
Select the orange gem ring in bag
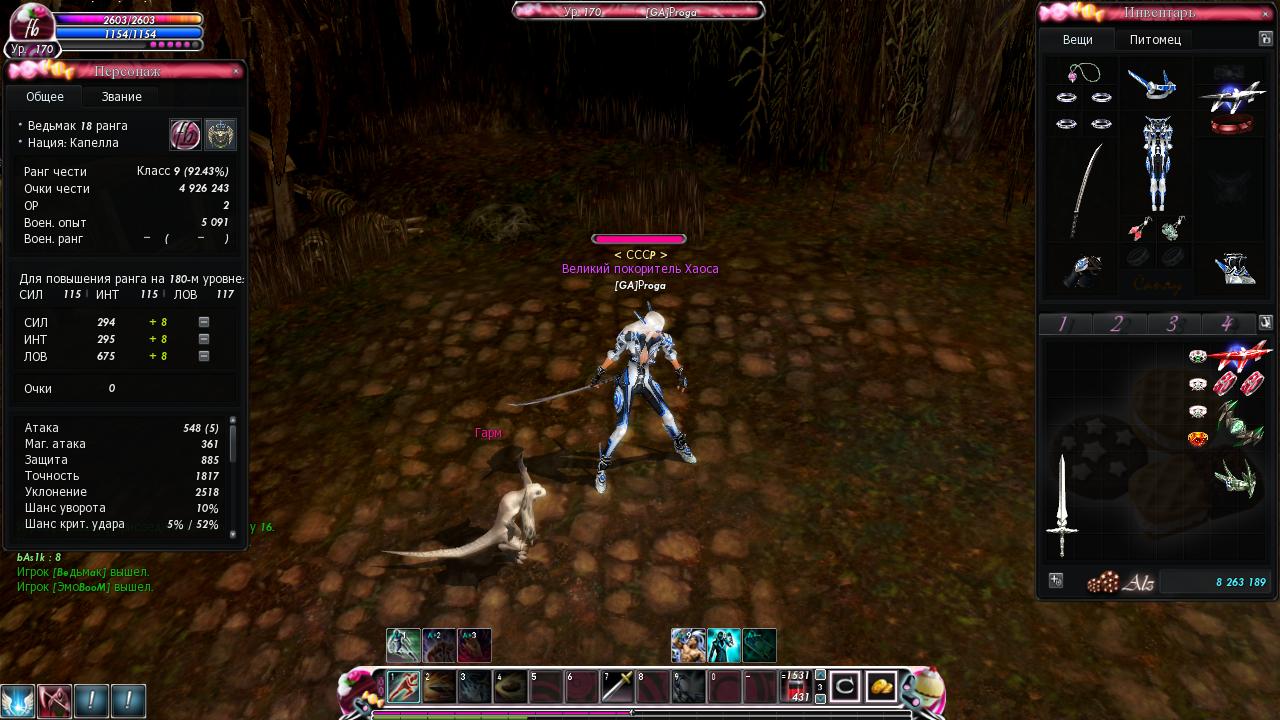[1197, 439]
